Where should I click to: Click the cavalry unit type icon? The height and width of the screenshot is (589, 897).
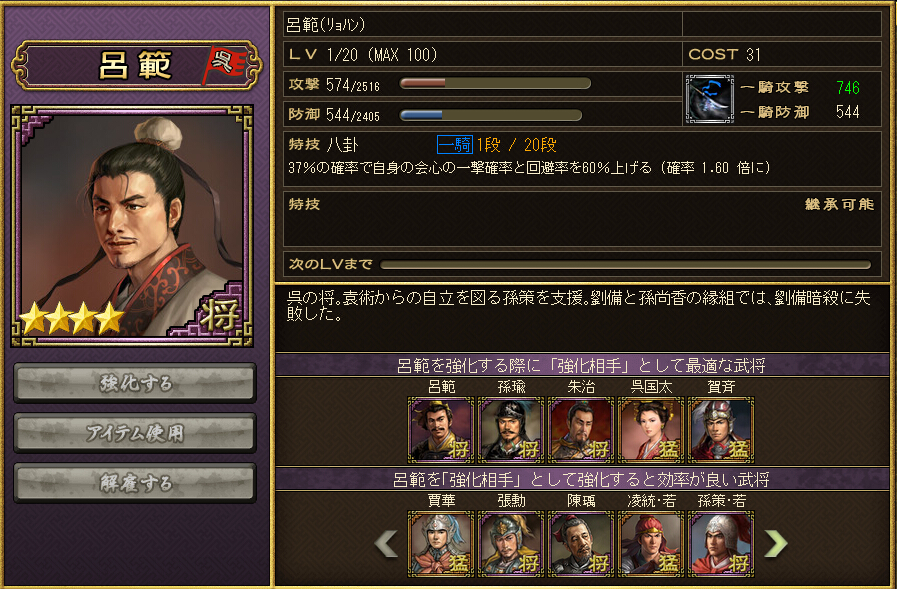coord(710,99)
